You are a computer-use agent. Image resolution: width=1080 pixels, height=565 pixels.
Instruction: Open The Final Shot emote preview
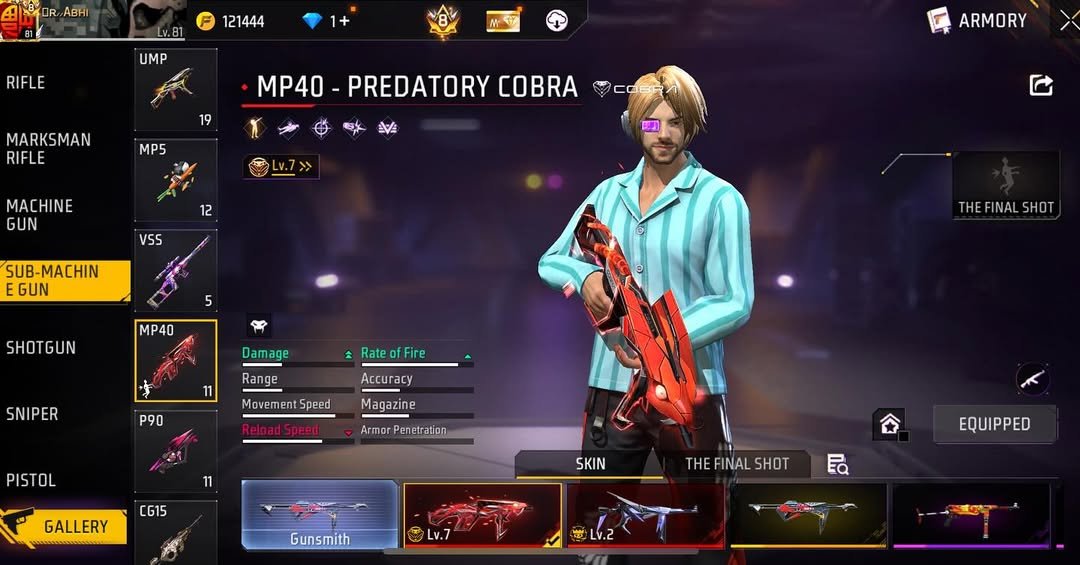(x=1005, y=185)
